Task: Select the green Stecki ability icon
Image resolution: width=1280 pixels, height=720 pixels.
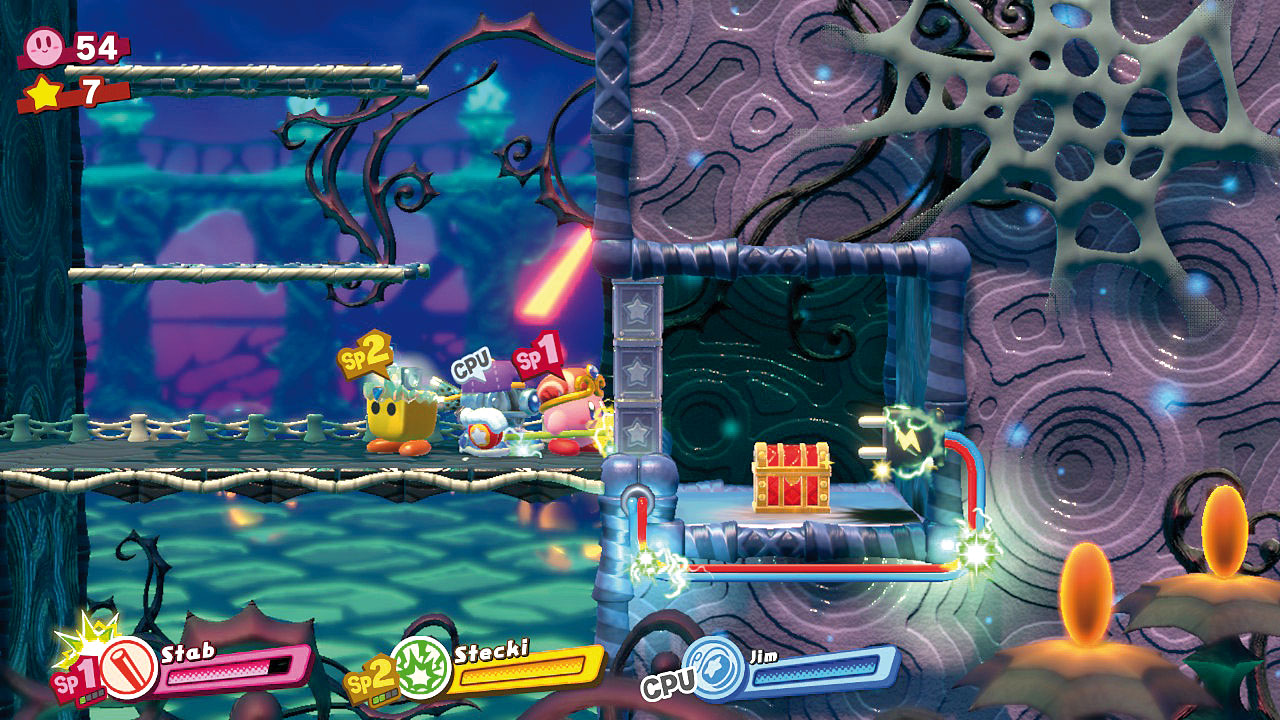Action: click(x=420, y=665)
